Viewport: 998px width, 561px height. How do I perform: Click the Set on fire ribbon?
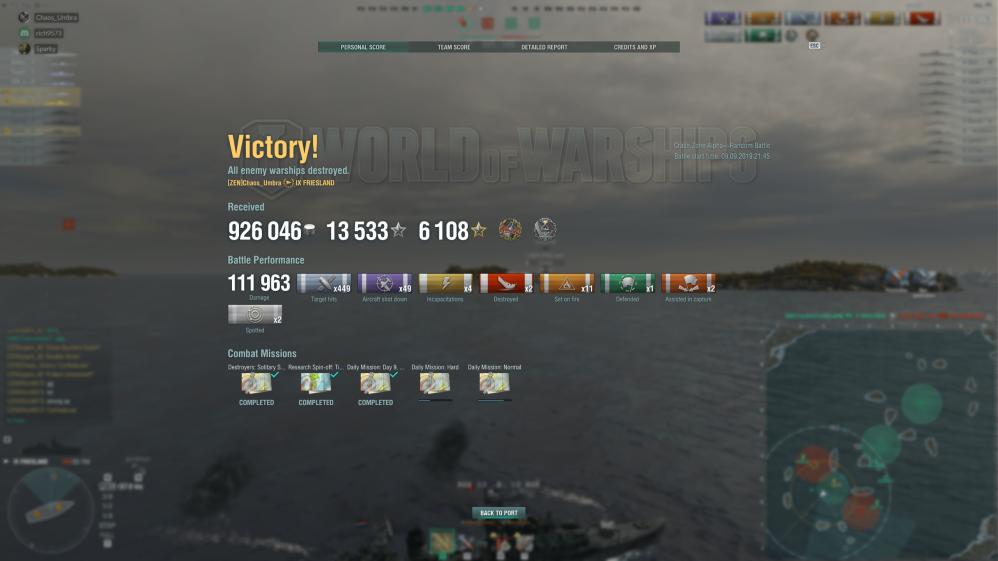567,284
